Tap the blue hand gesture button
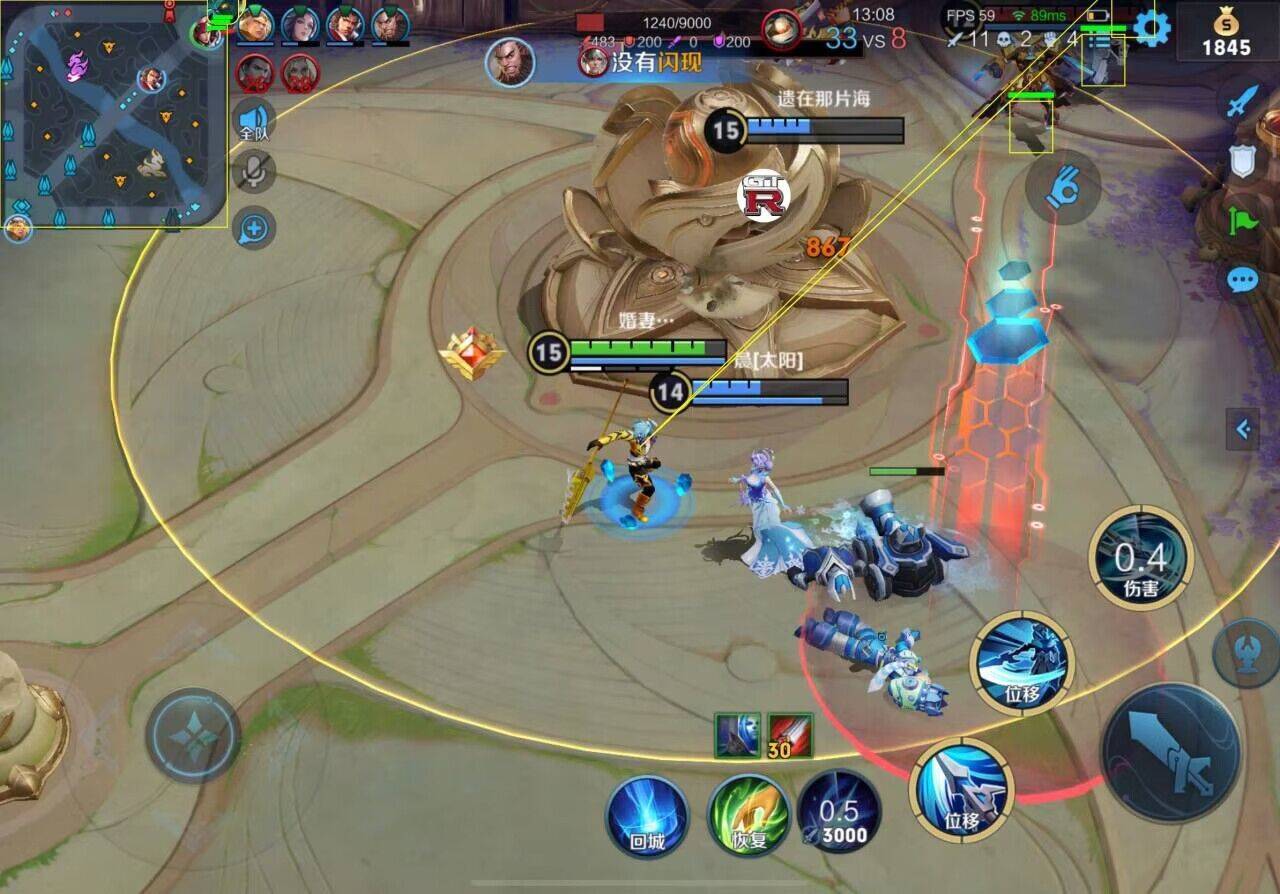 click(1063, 187)
